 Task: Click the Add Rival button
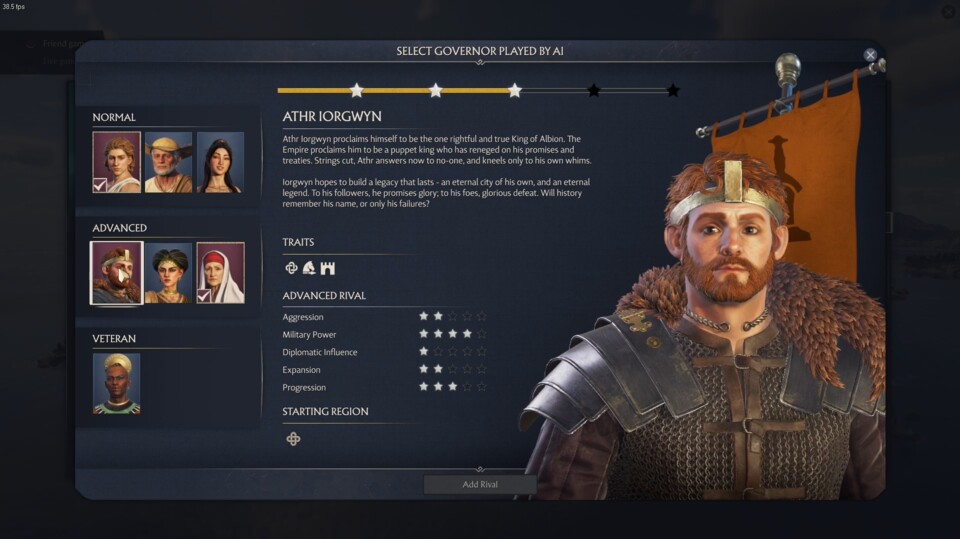[x=480, y=485]
